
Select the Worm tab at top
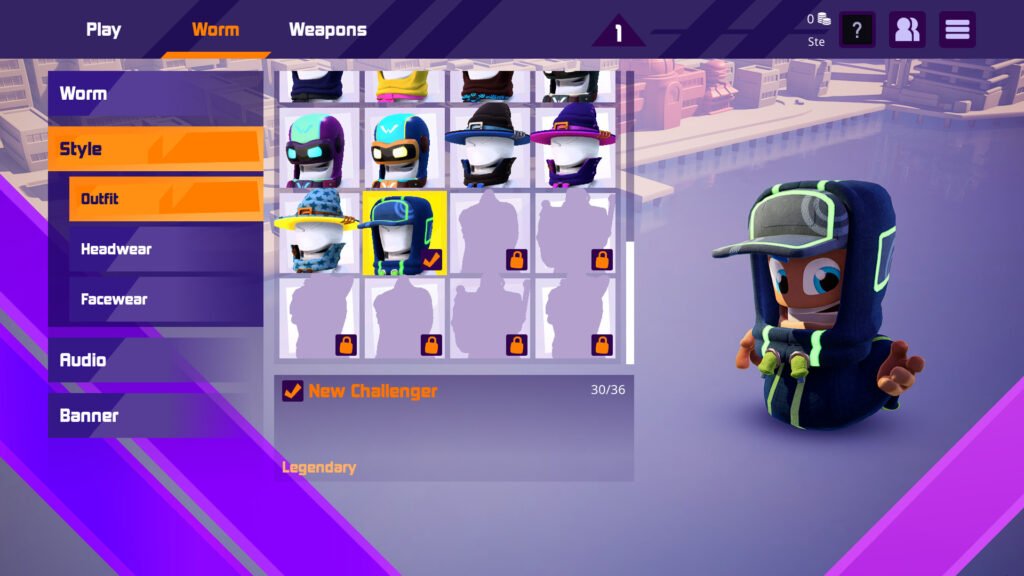point(215,30)
